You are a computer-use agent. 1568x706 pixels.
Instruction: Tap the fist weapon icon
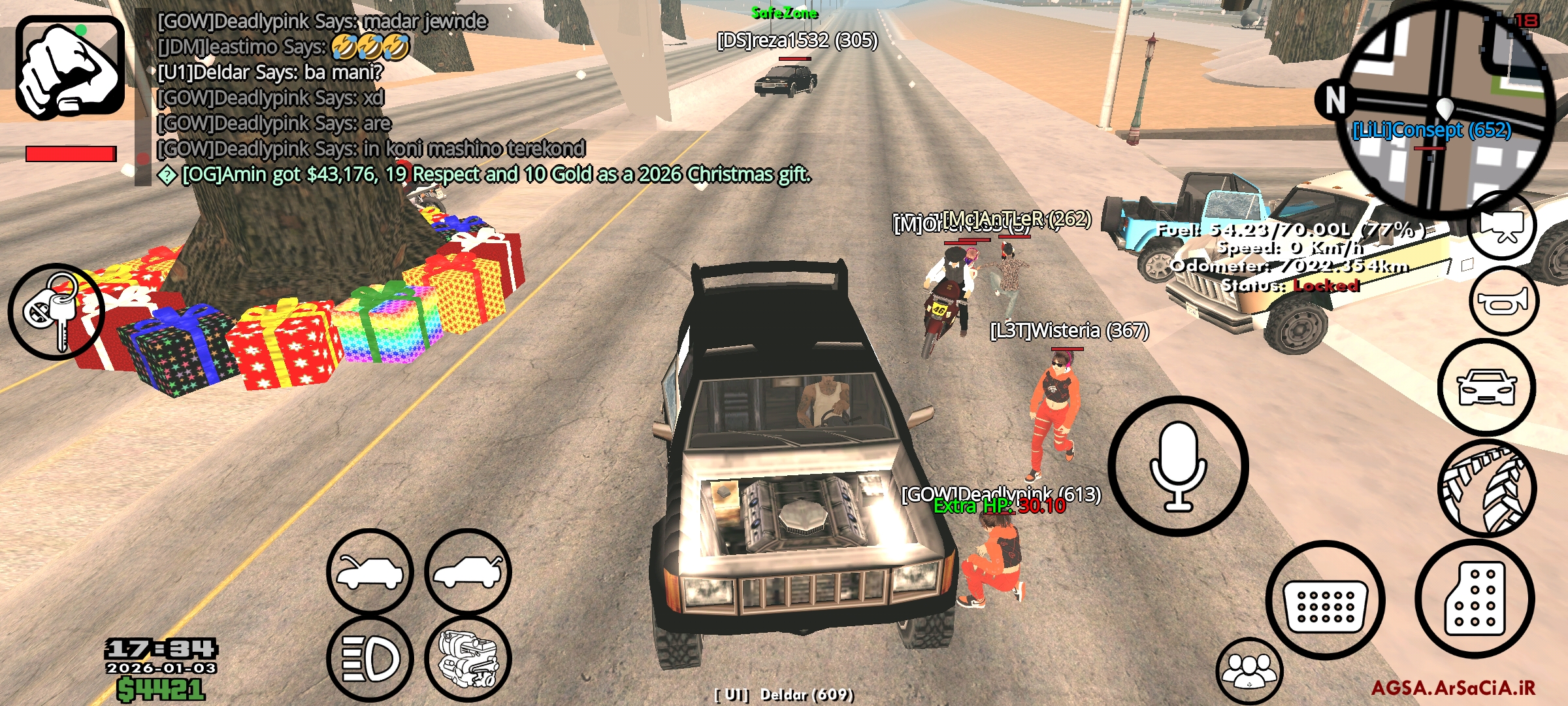coord(70,67)
